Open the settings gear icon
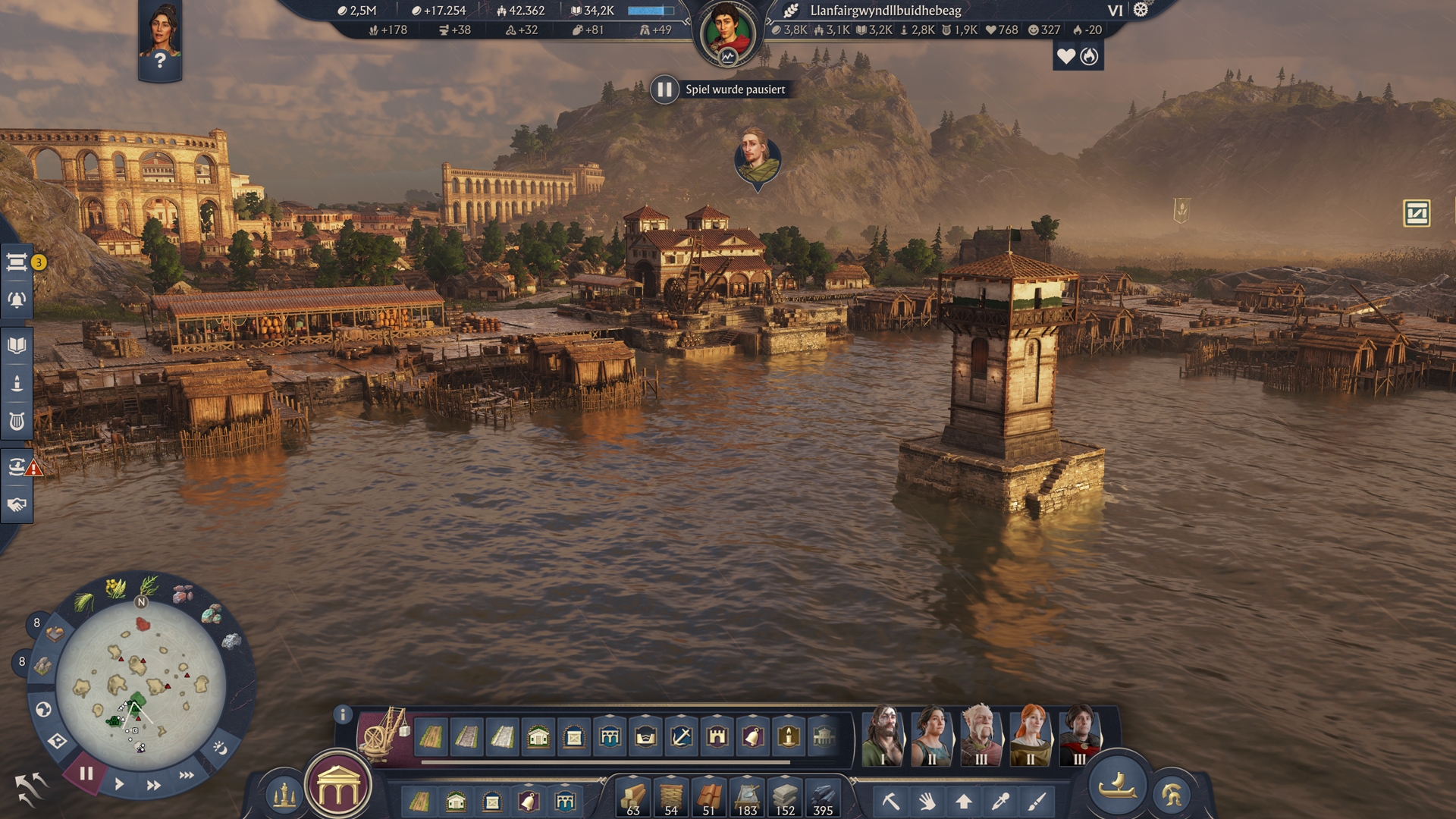This screenshot has width=1456, height=819. tap(1141, 10)
